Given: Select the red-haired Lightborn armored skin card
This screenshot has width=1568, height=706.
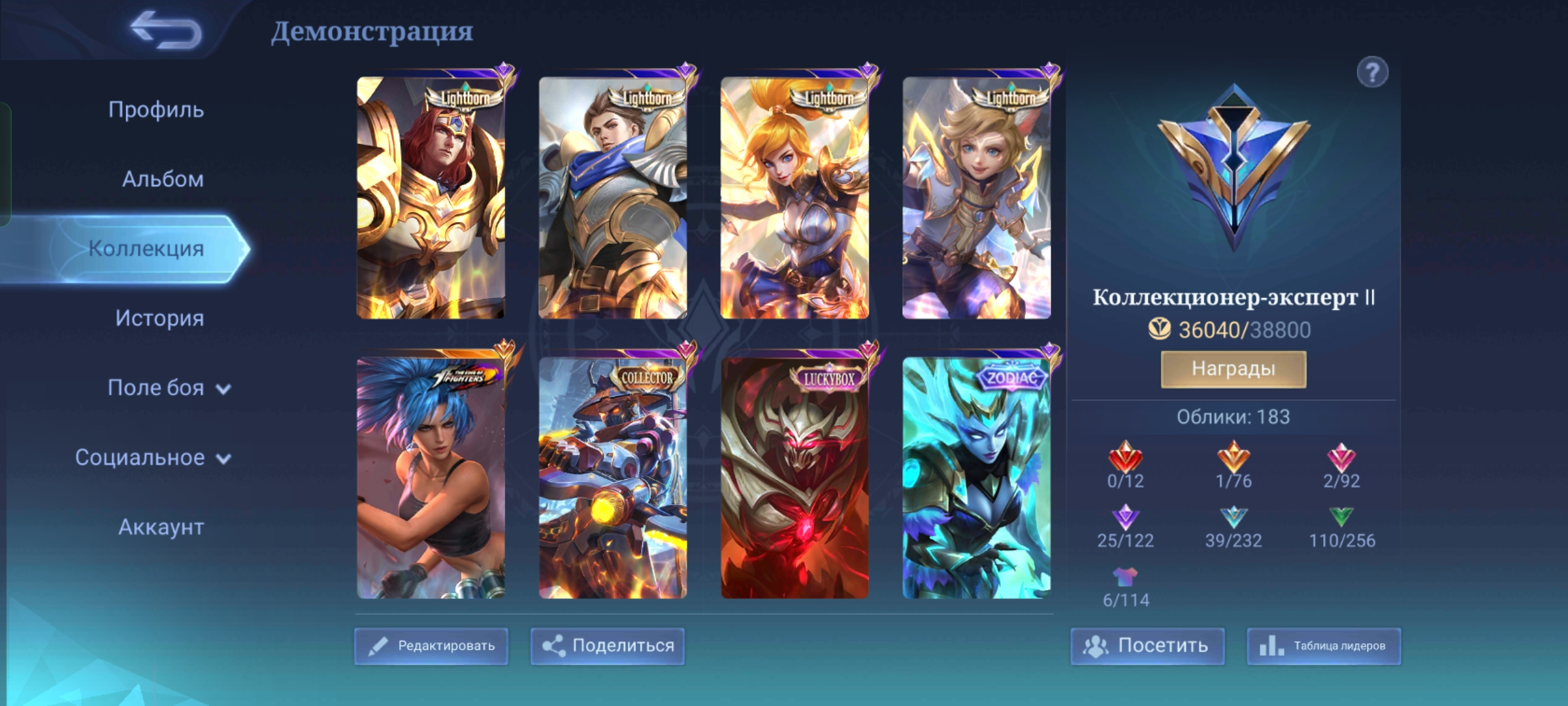Looking at the screenshot, I should click(x=431, y=197).
